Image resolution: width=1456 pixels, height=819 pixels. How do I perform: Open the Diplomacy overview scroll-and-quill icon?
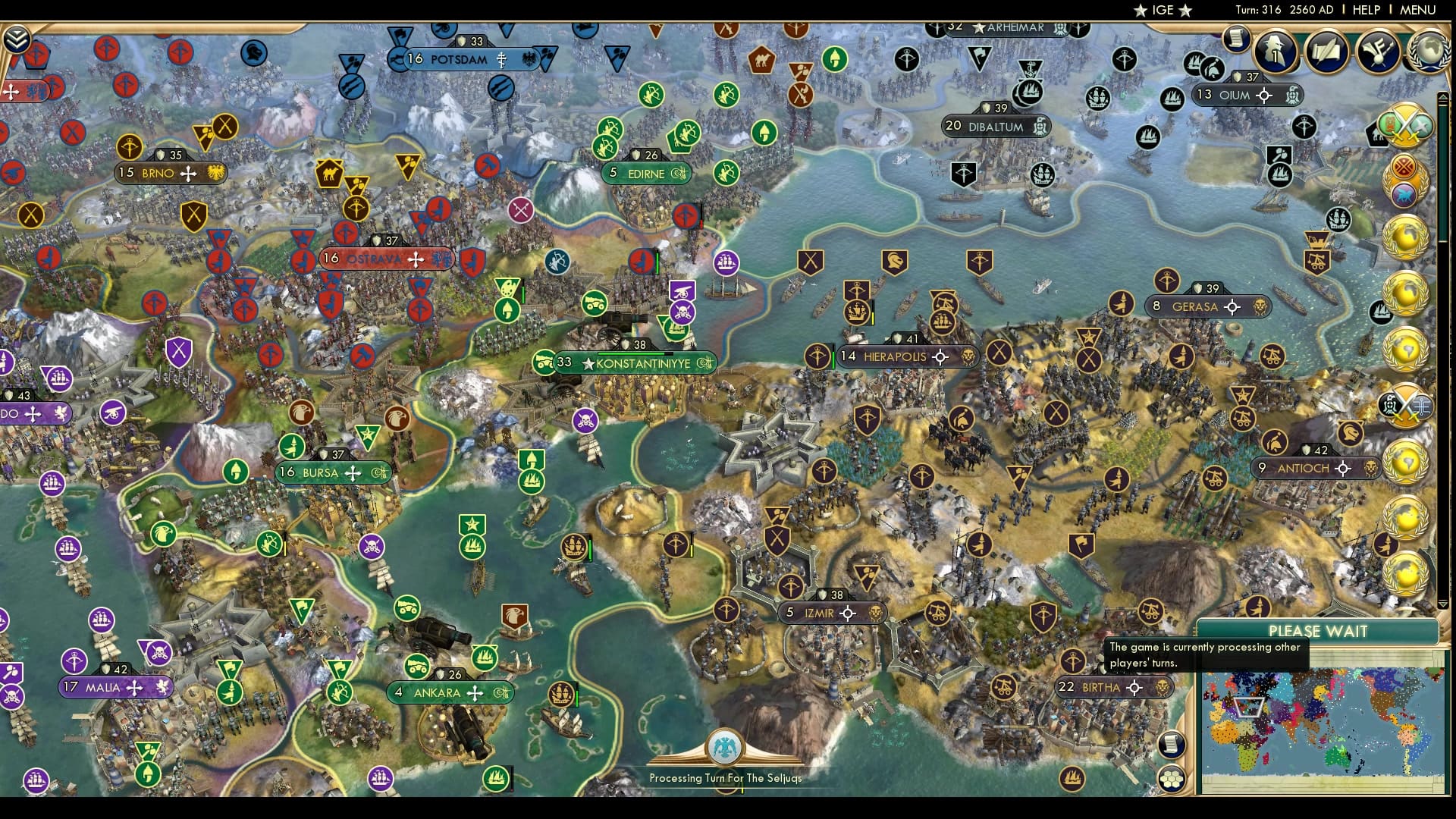pos(1326,53)
